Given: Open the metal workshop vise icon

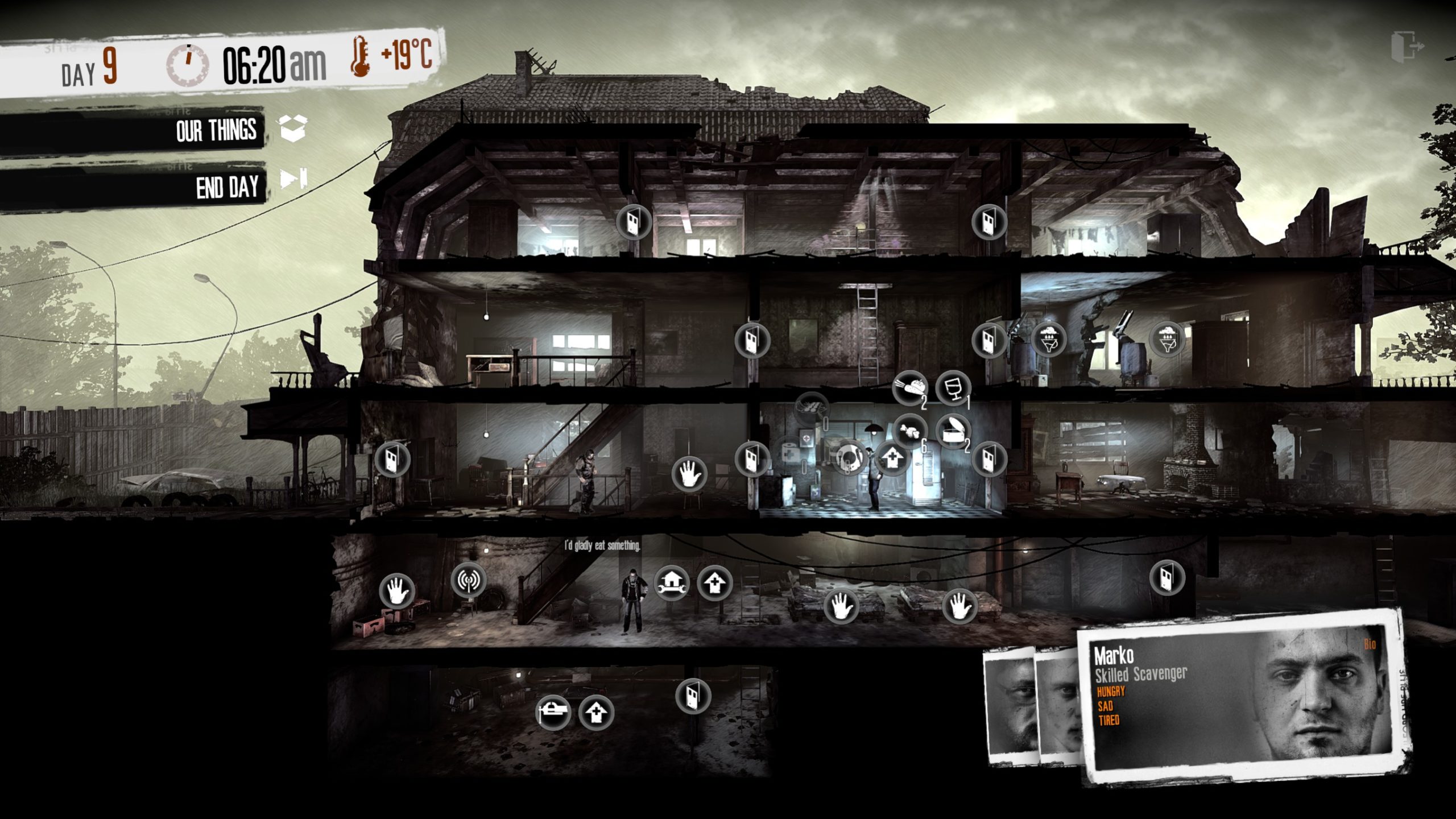Looking at the screenshot, I should 553,712.
